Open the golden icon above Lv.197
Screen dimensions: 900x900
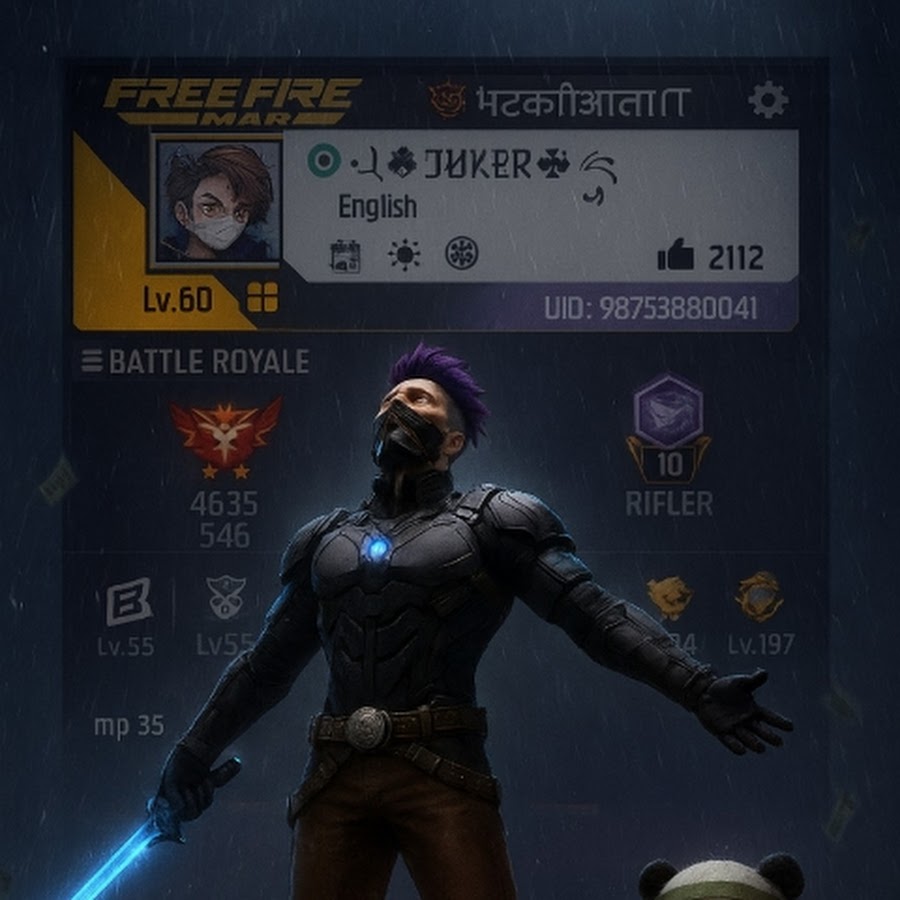[759, 597]
